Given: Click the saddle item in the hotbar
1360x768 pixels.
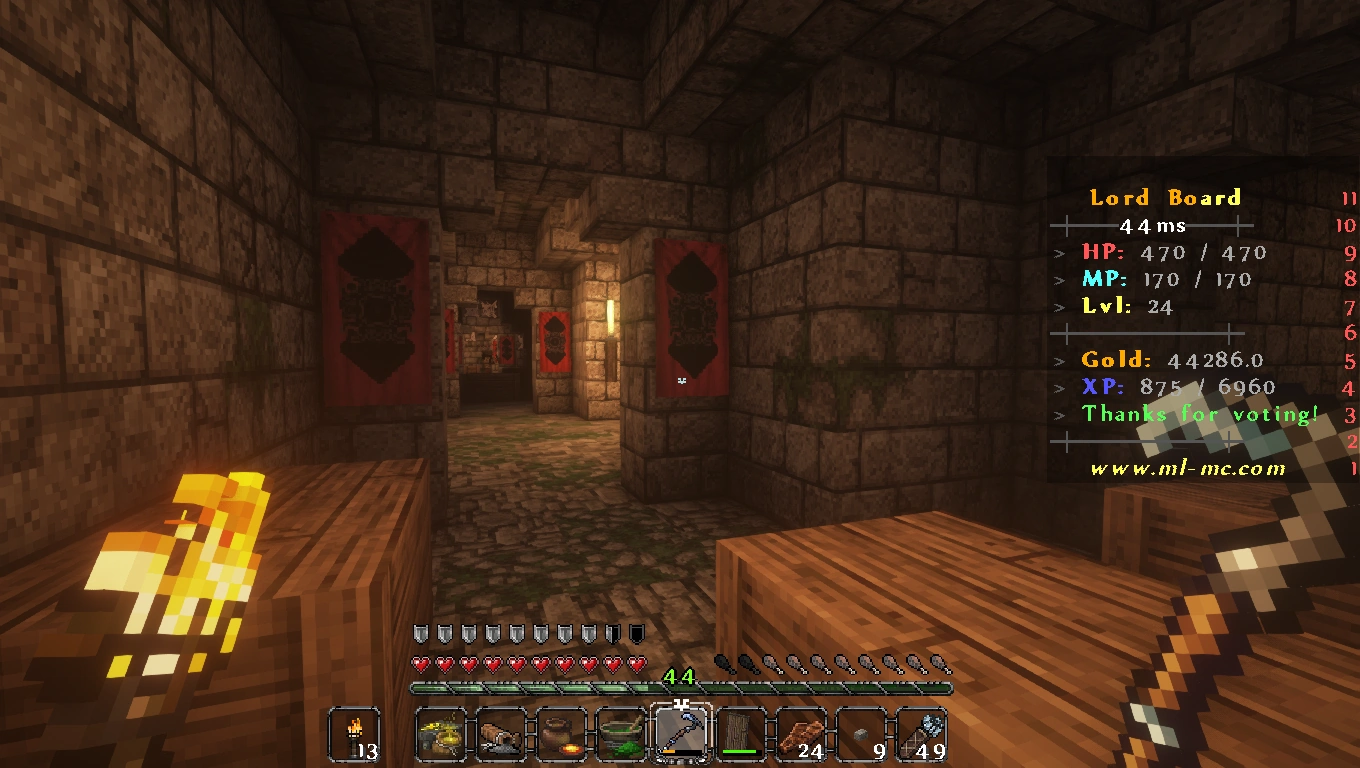Looking at the screenshot, I should pos(501,731).
